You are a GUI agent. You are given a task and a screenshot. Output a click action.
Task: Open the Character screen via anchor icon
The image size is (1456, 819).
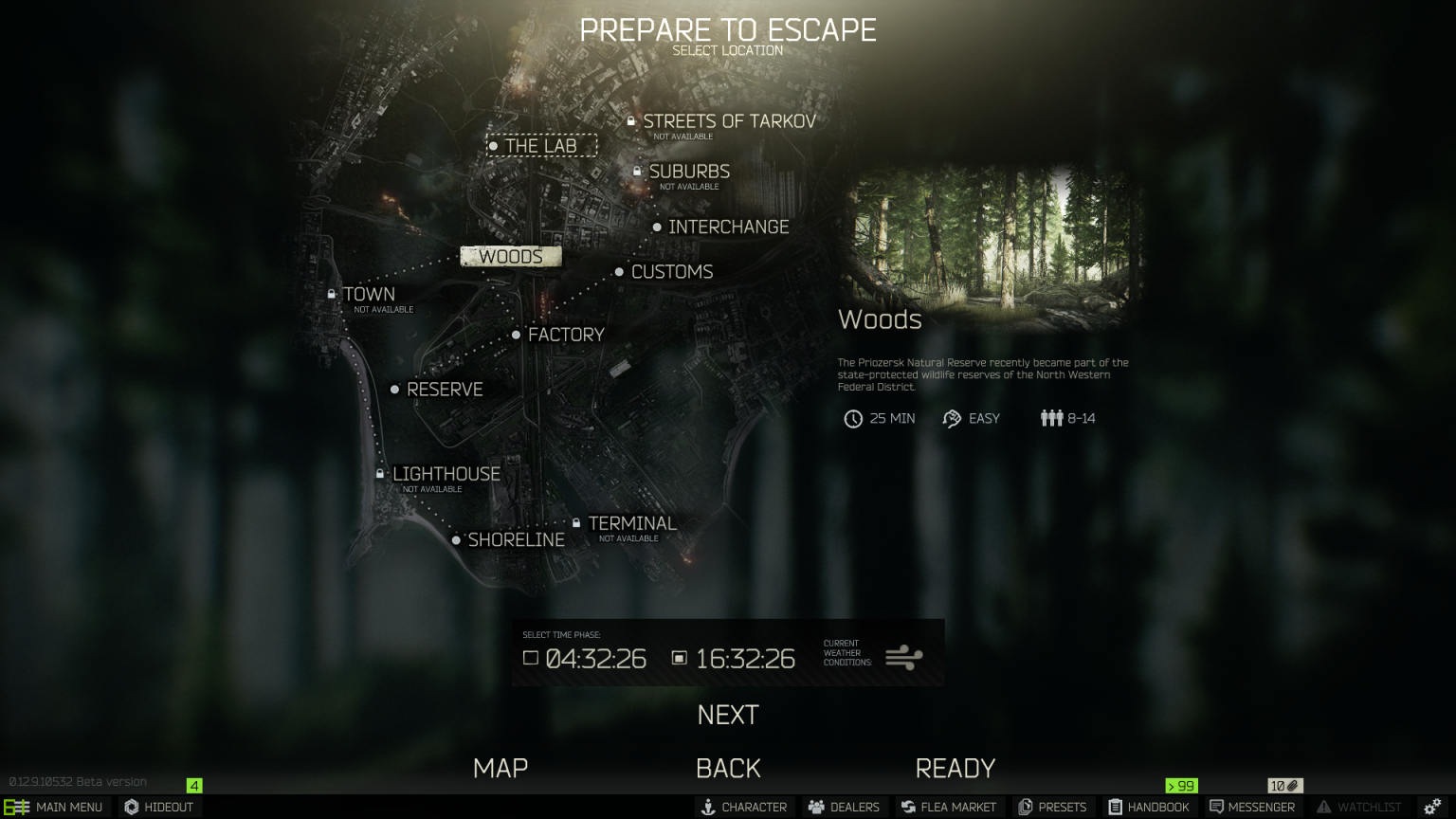click(x=745, y=807)
